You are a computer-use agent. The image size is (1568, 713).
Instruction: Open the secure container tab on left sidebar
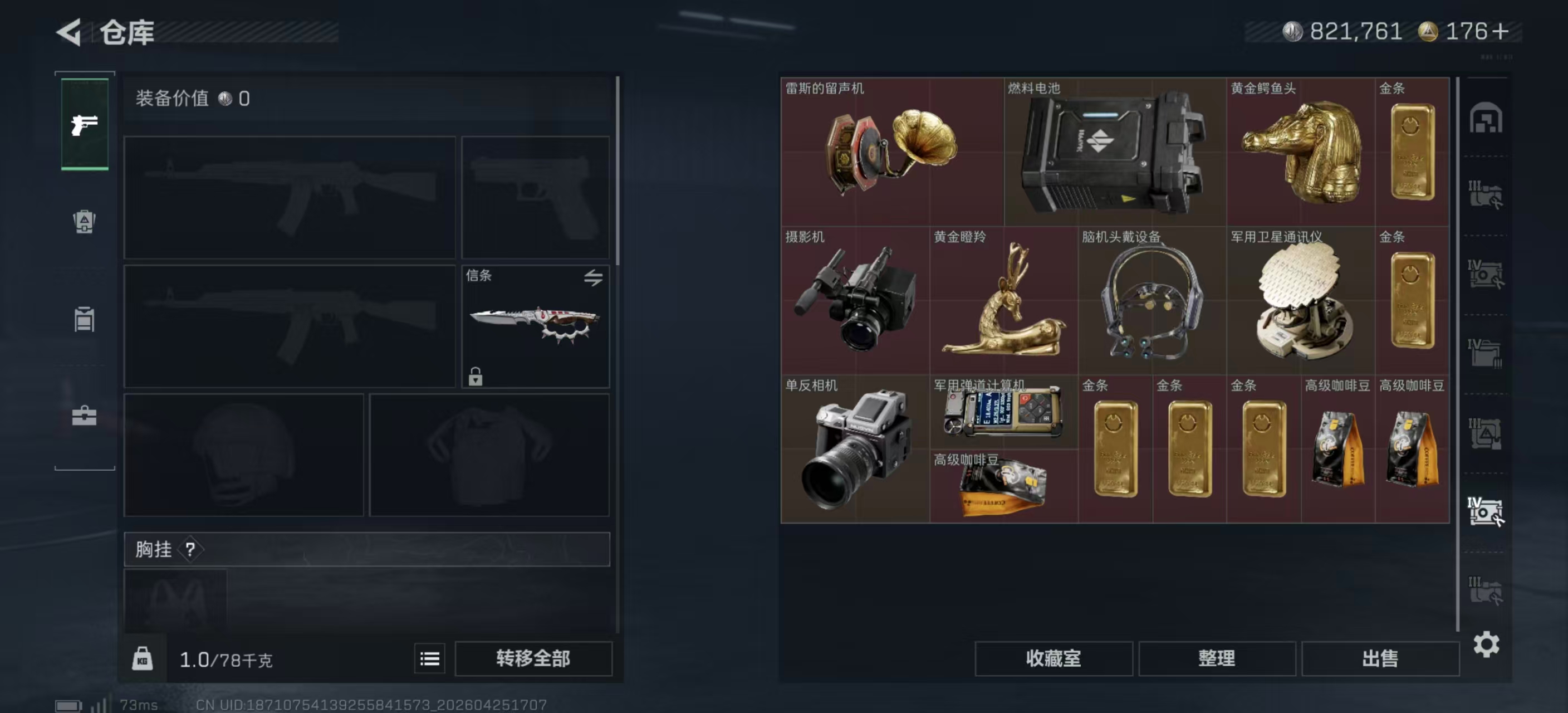(85, 320)
